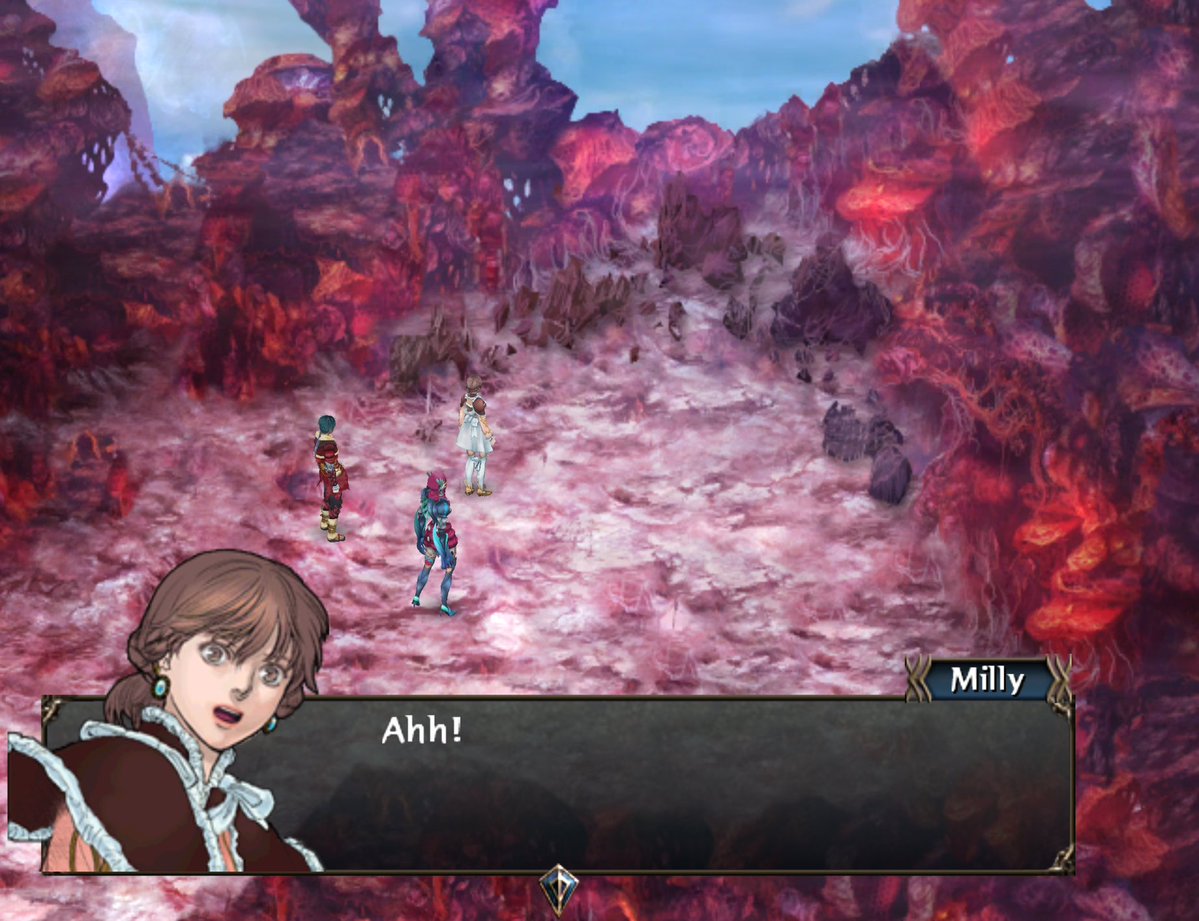Image resolution: width=1199 pixels, height=921 pixels.
Task: Advance dialogue with the diamond continue arrow
Action: click(x=557, y=888)
